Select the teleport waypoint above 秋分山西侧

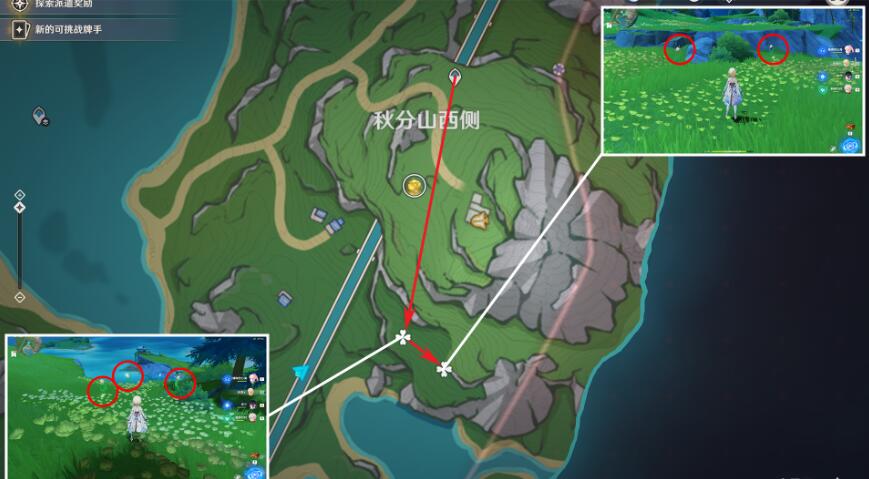pos(456,76)
